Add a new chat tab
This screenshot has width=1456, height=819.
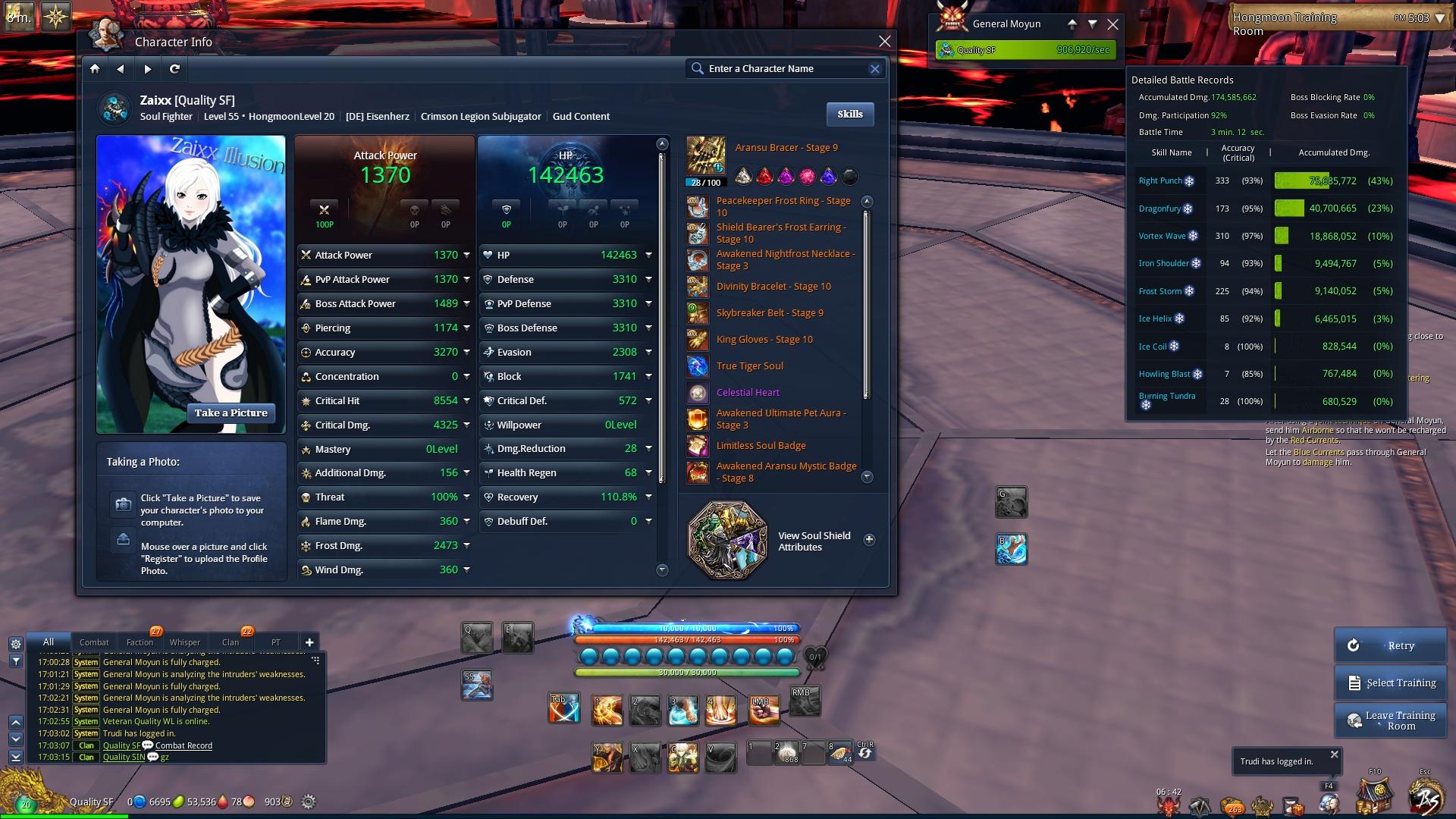pyautogui.click(x=309, y=642)
